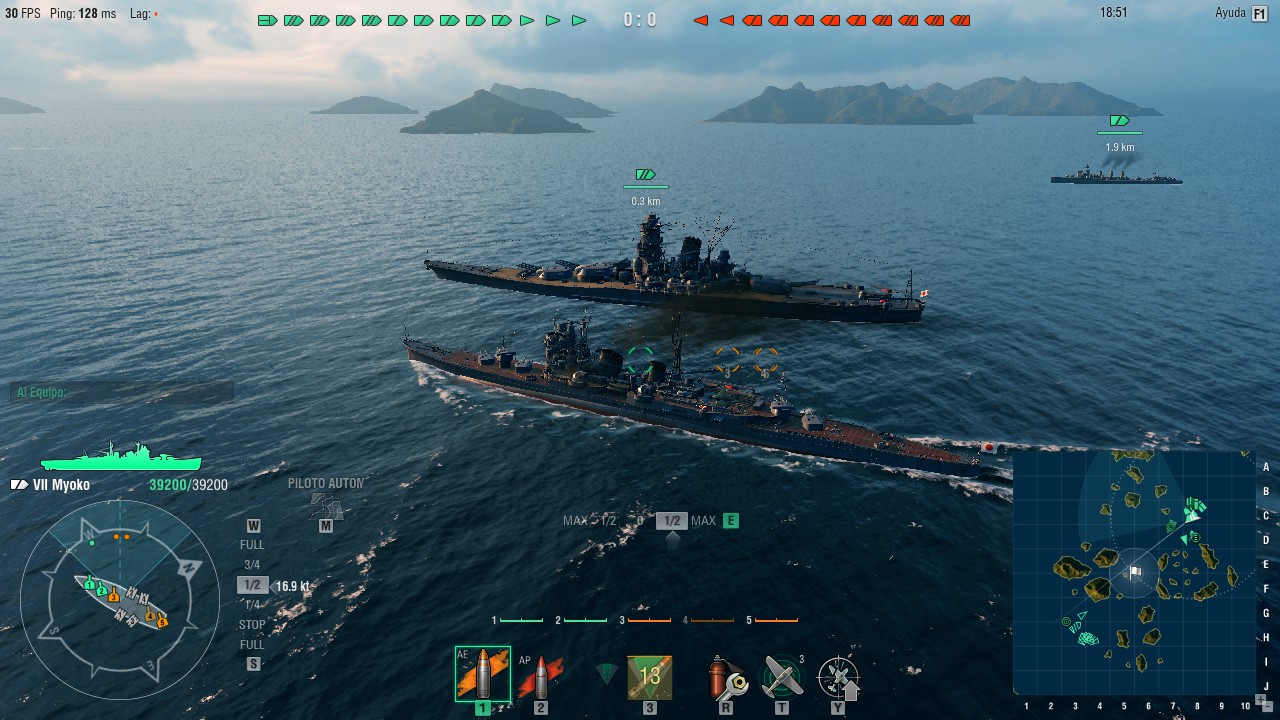Activate the Damage Control Party consumable
Screen dimensions: 1280x720
(x=726, y=677)
